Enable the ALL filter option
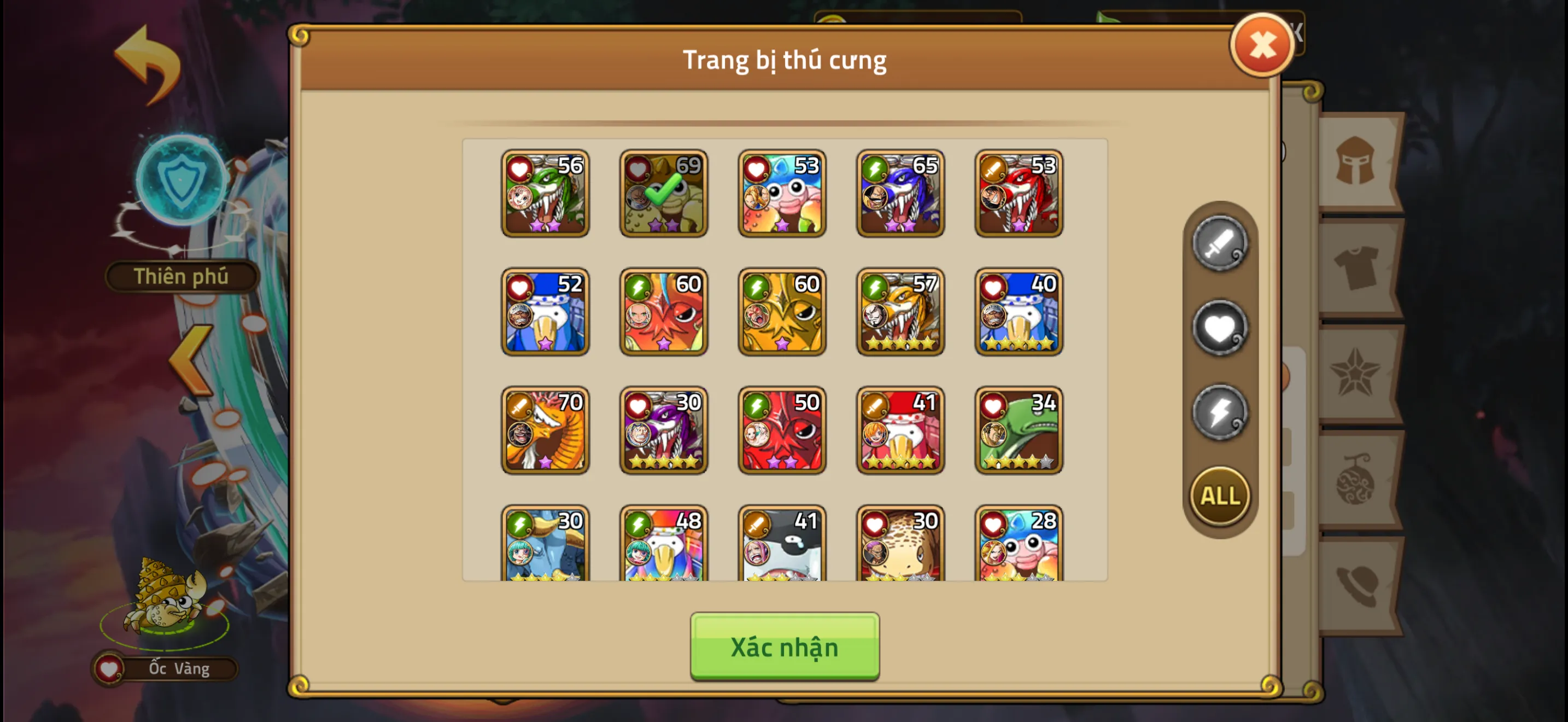This screenshot has width=1568, height=722. pos(1219,496)
